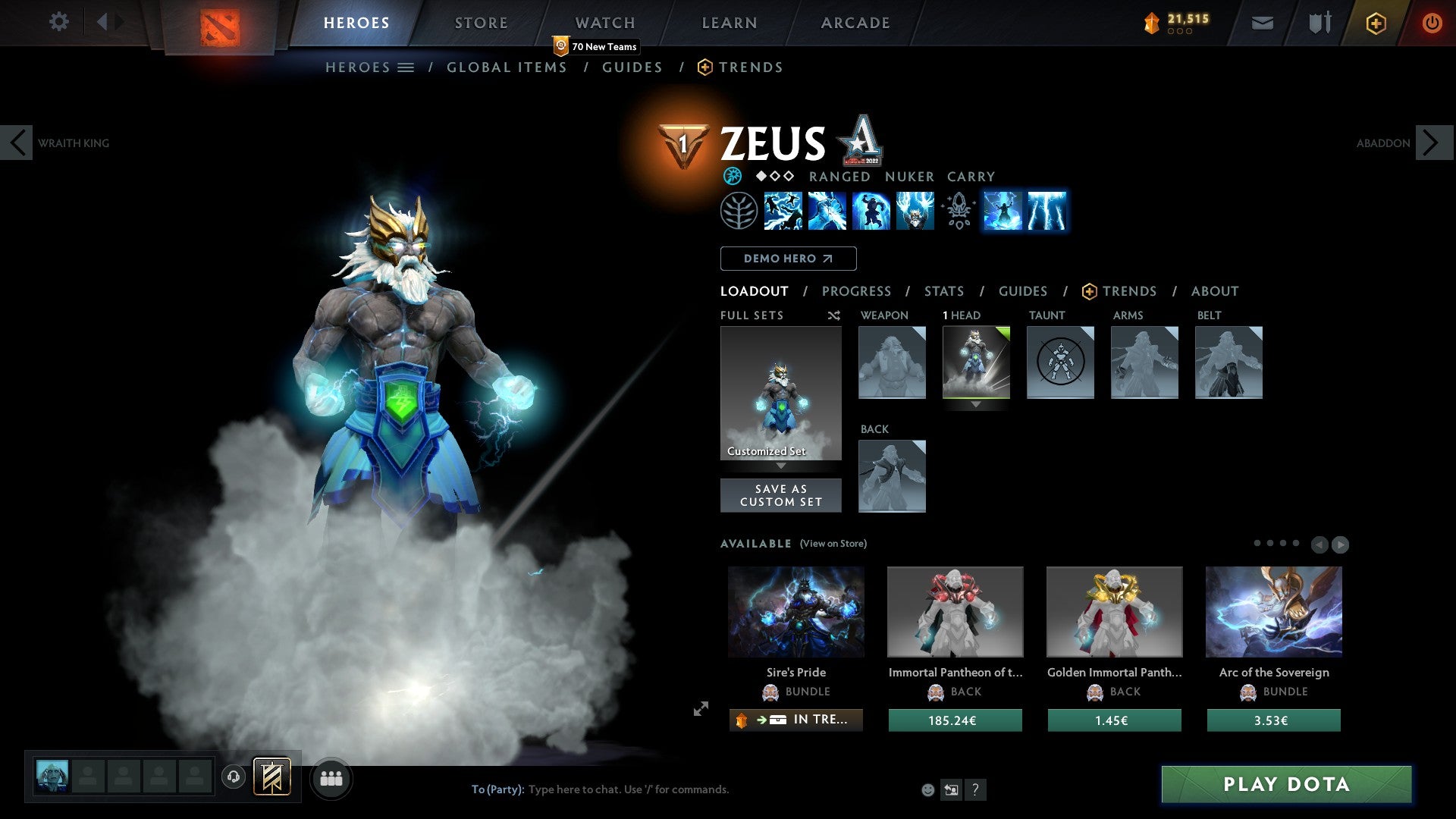Select the Taunt slot item
The image size is (1456, 819).
point(1060,362)
